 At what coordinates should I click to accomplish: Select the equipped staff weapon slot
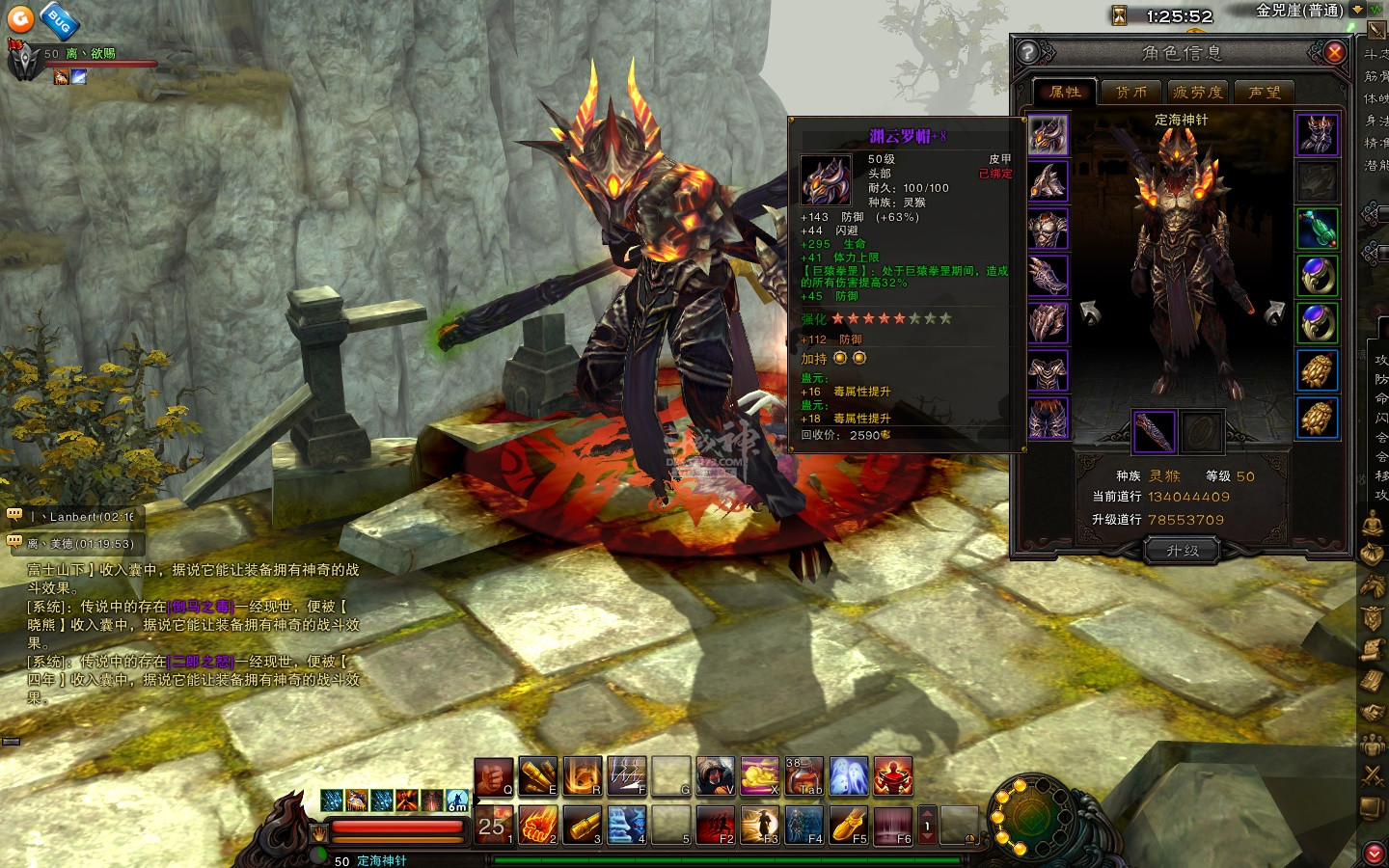tap(1154, 431)
